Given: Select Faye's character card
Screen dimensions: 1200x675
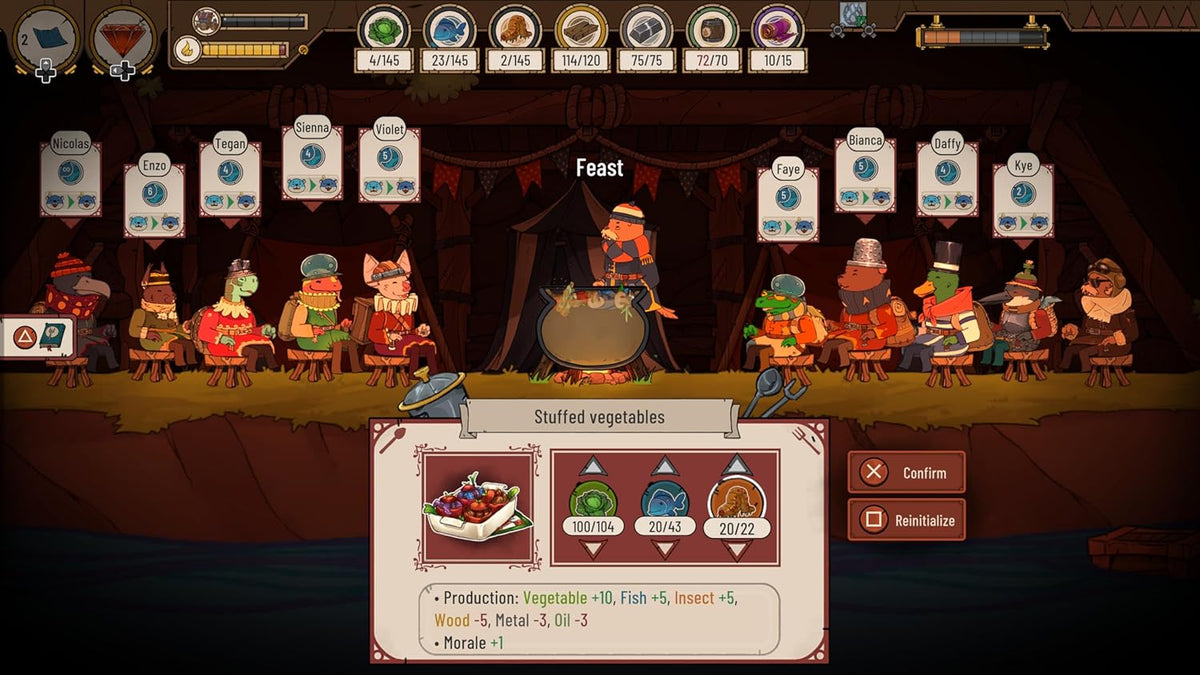Looking at the screenshot, I should point(788,203).
